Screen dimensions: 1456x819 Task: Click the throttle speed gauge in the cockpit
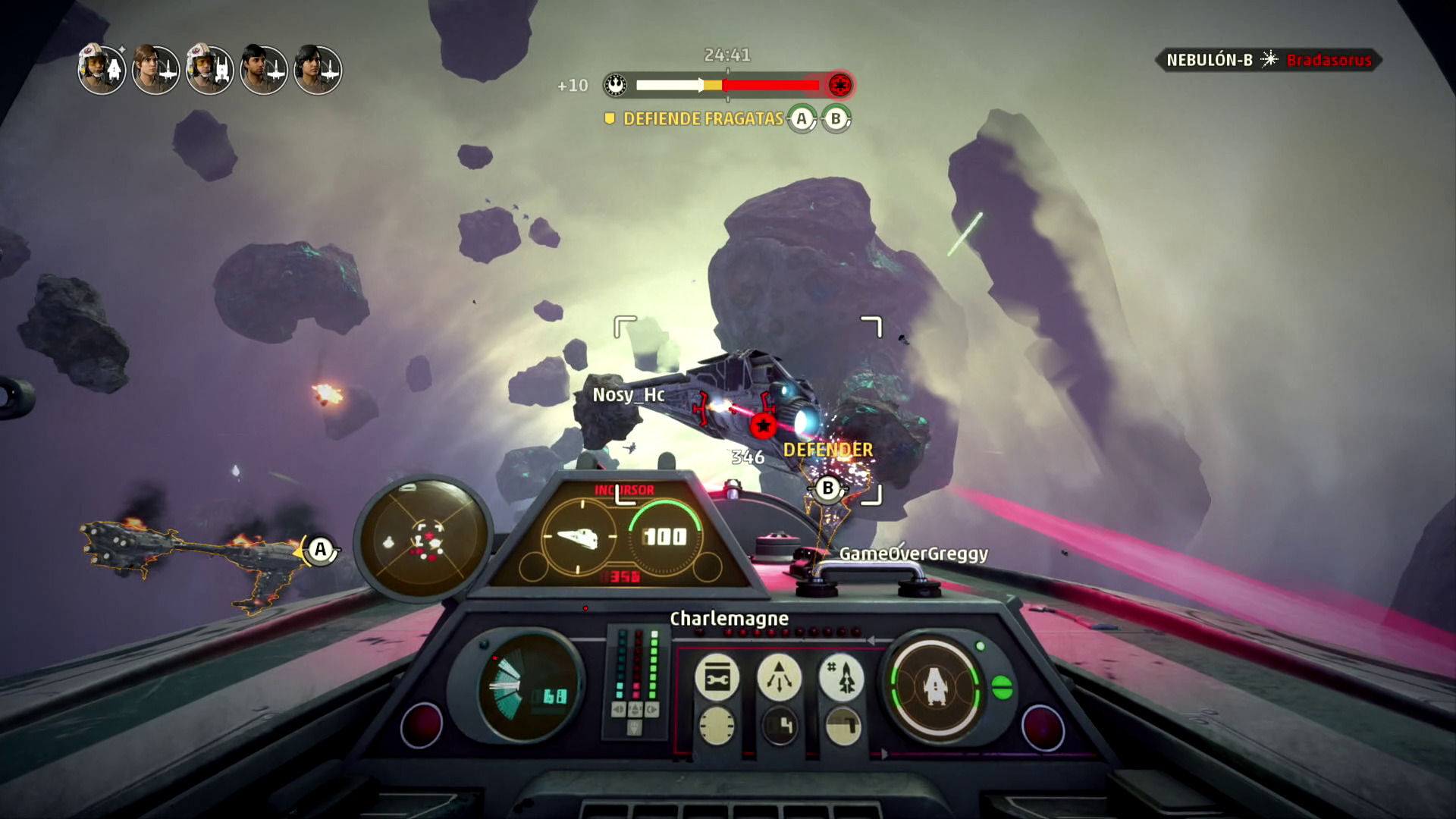[x=528, y=688]
